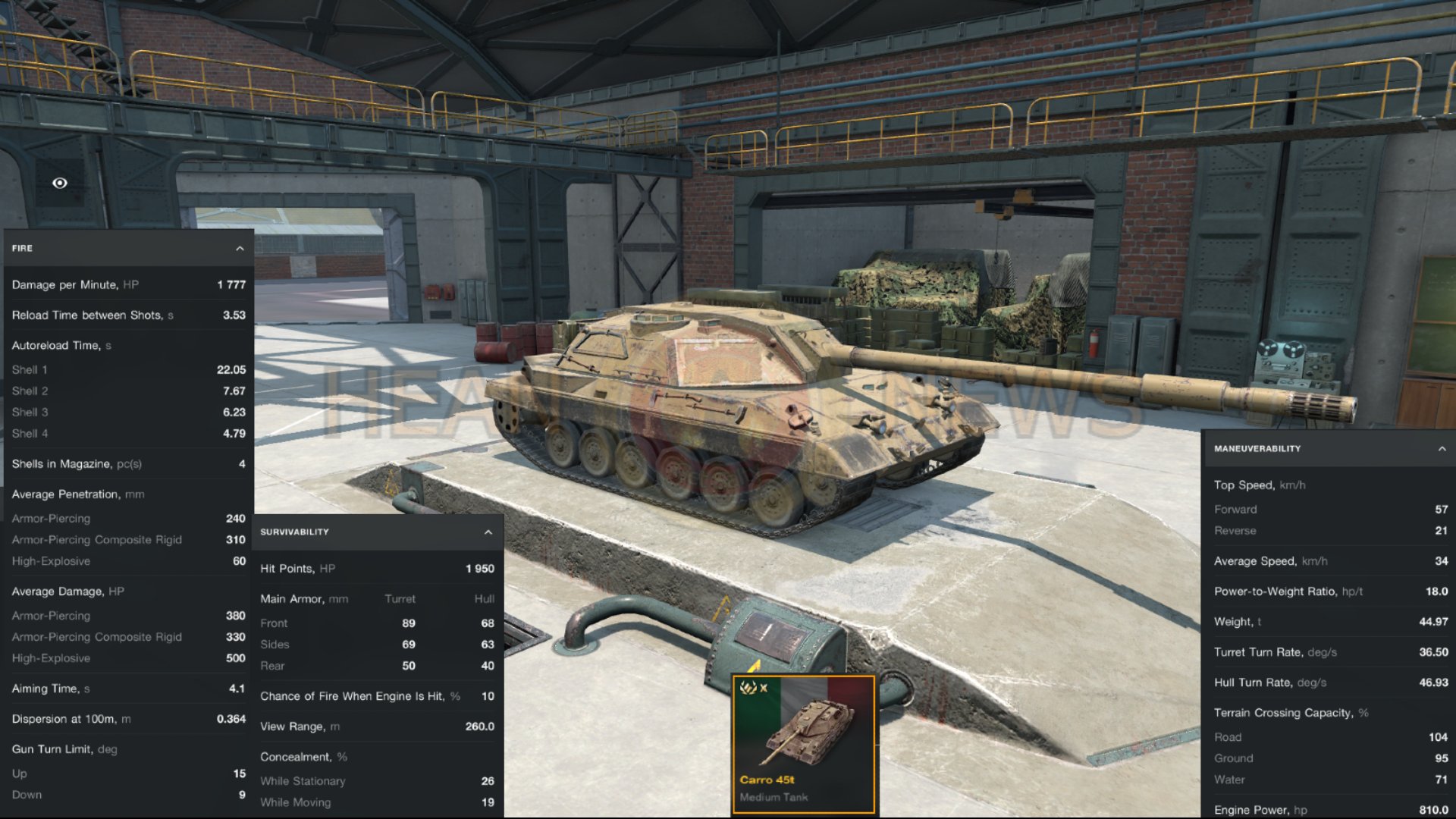The height and width of the screenshot is (819, 1456).
Task: Collapse the FIRE panel with its chevron
Action: (x=238, y=247)
